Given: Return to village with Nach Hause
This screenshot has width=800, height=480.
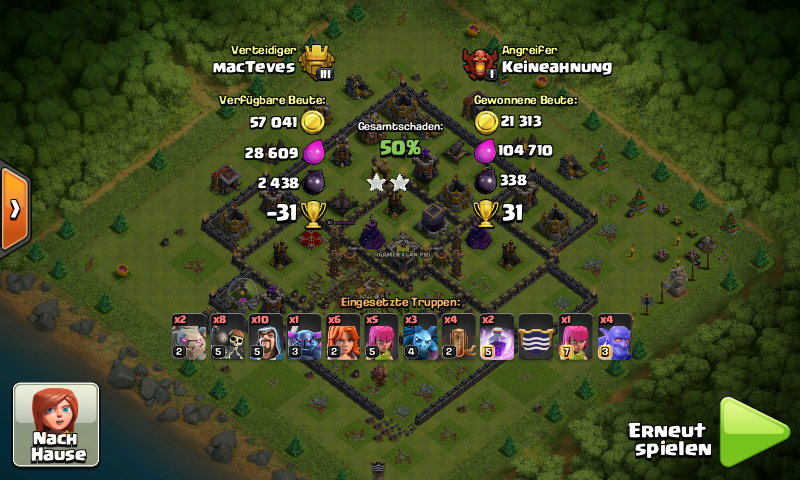Looking at the screenshot, I should coord(56,424).
